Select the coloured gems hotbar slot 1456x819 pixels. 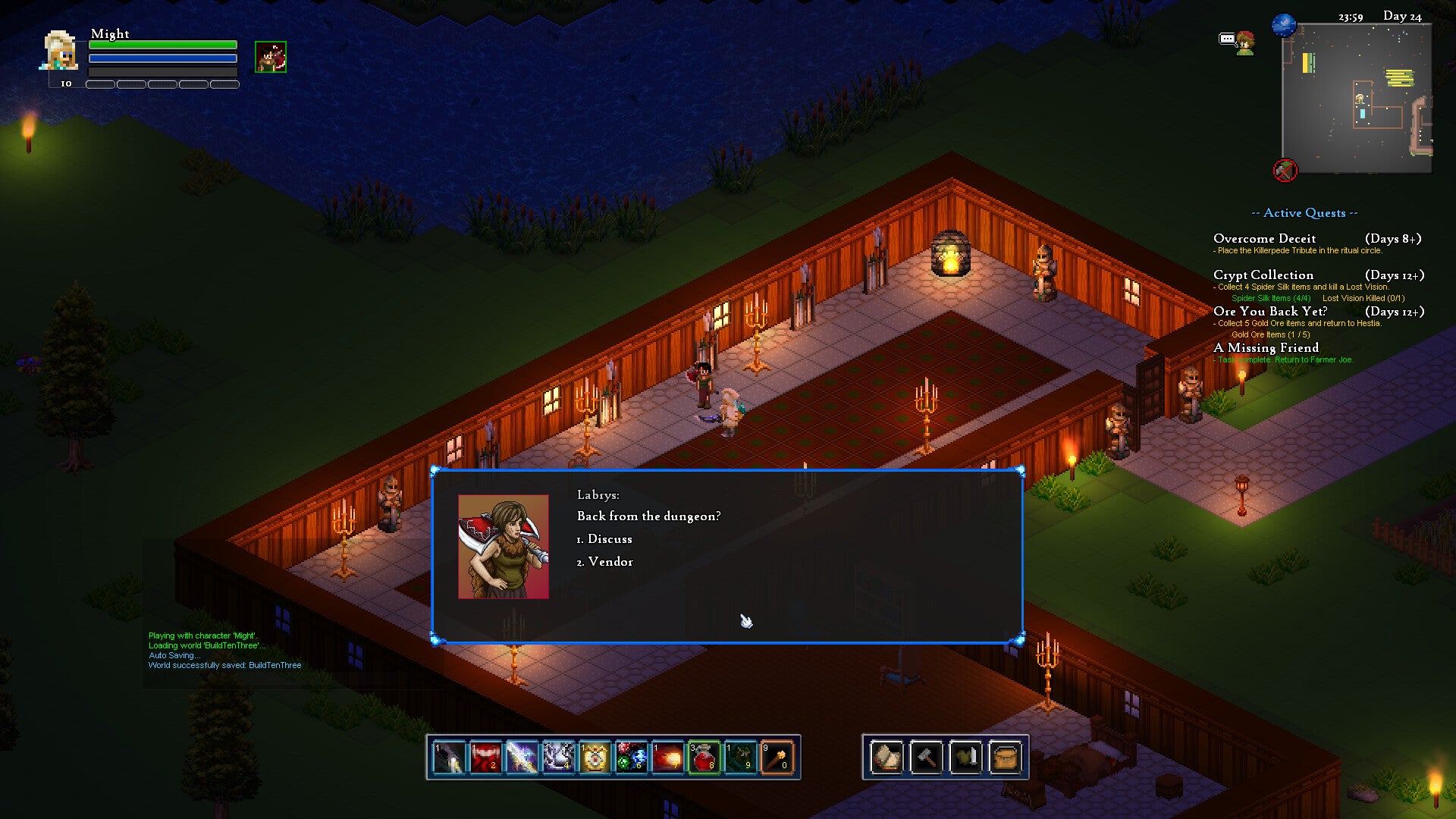(x=632, y=757)
